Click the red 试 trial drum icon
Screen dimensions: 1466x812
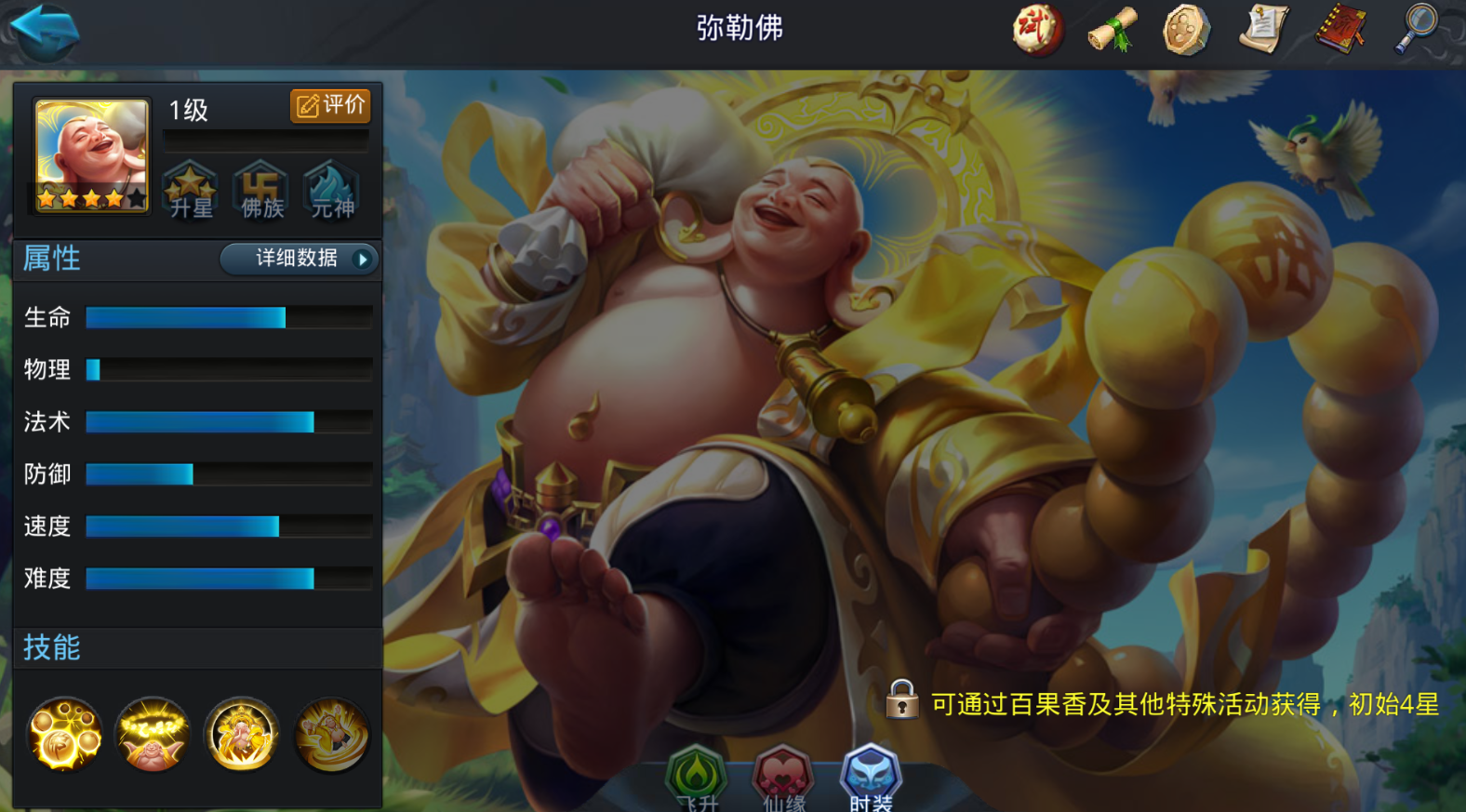click(1037, 30)
